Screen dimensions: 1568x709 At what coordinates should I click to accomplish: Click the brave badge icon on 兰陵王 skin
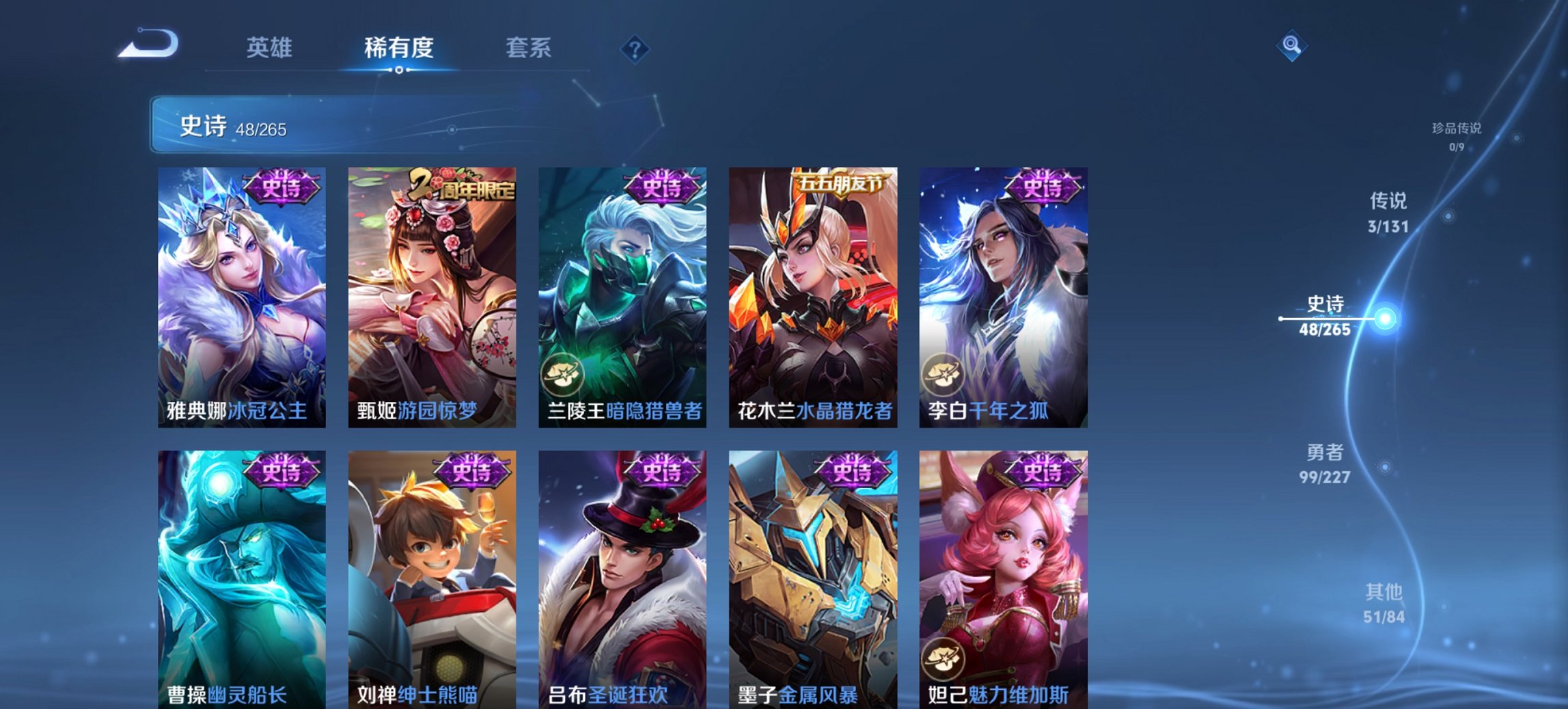[561, 373]
